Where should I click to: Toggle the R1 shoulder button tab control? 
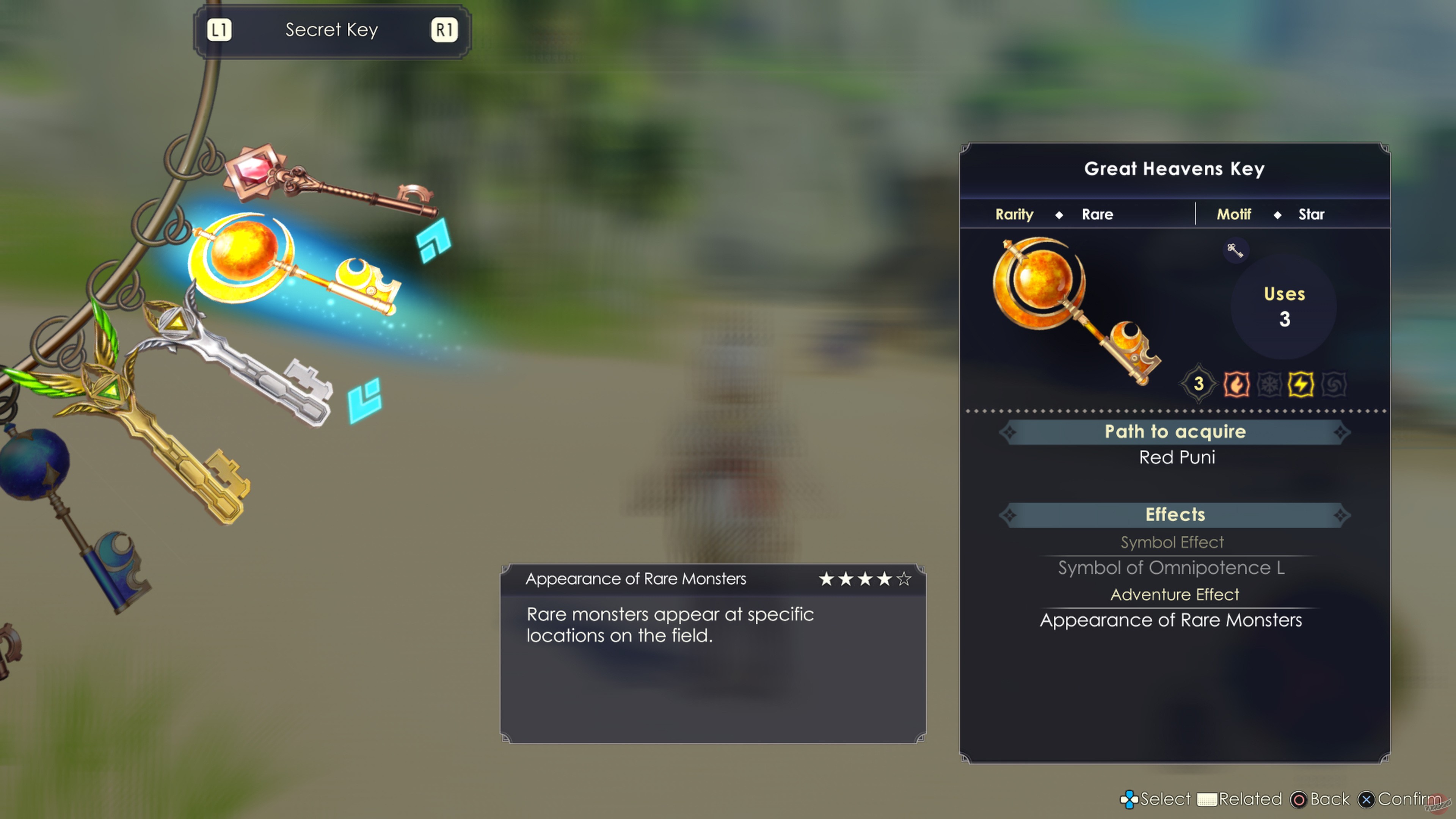point(444,30)
